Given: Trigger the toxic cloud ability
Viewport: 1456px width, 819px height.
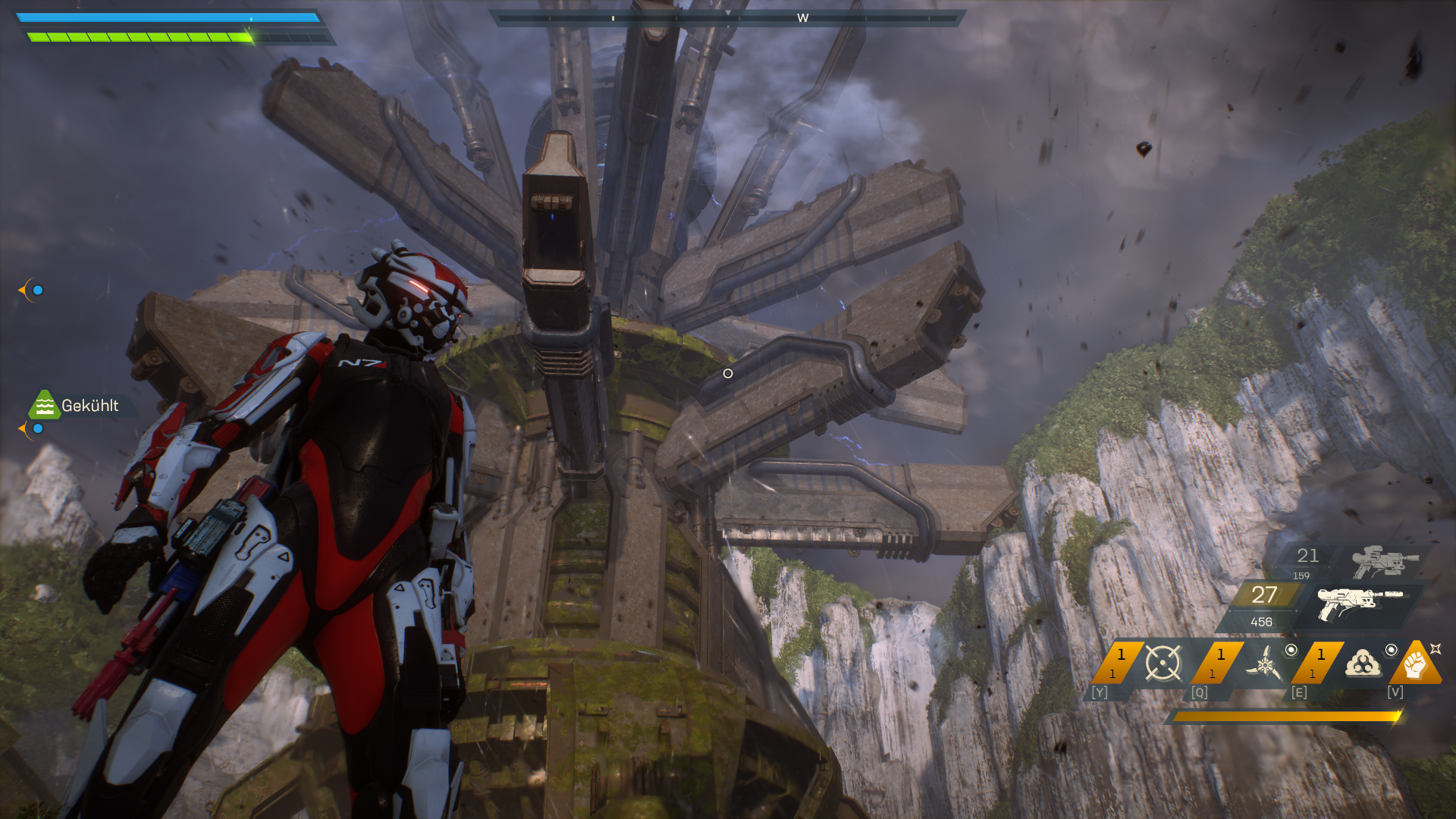Looking at the screenshot, I should tap(1363, 663).
